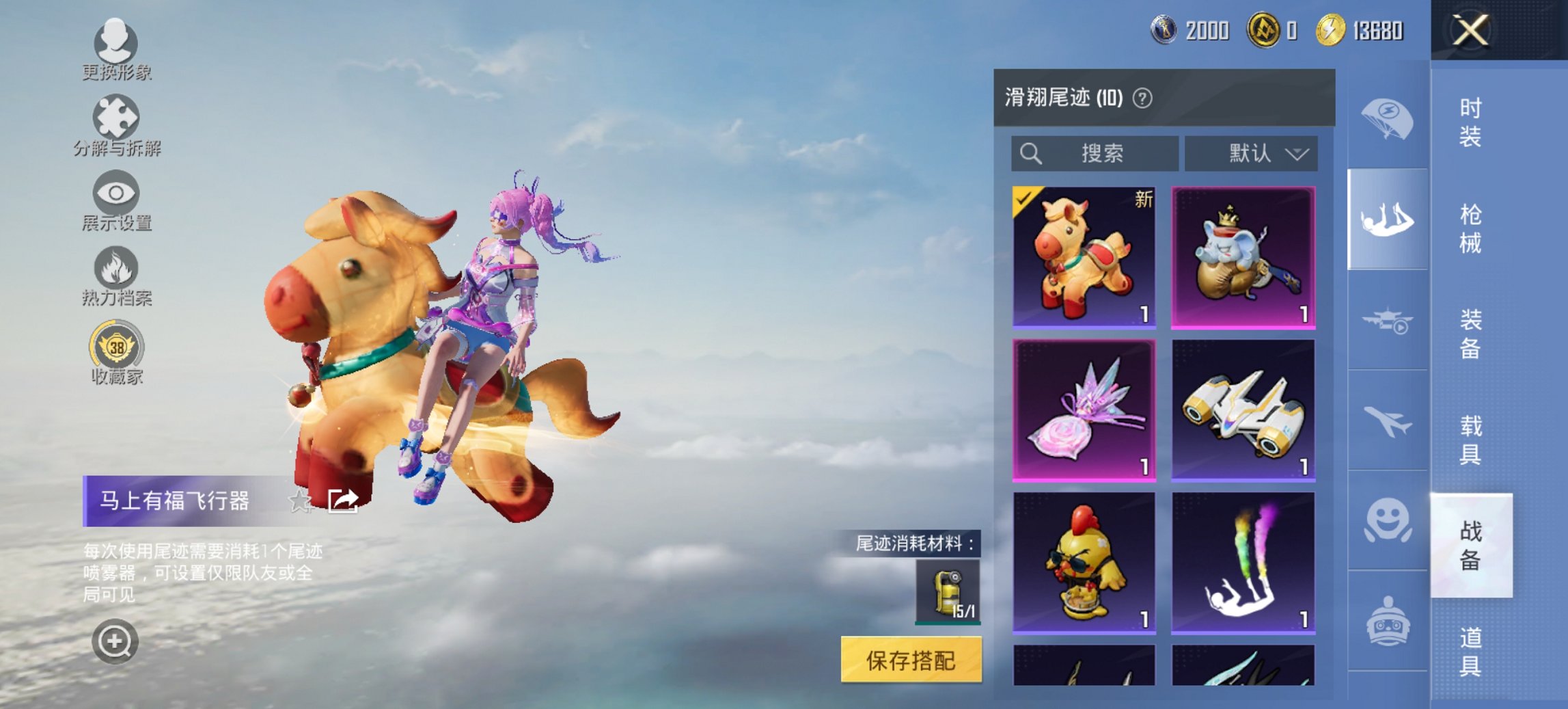Select the parachute customization icon

pyautogui.click(x=1387, y=120)
